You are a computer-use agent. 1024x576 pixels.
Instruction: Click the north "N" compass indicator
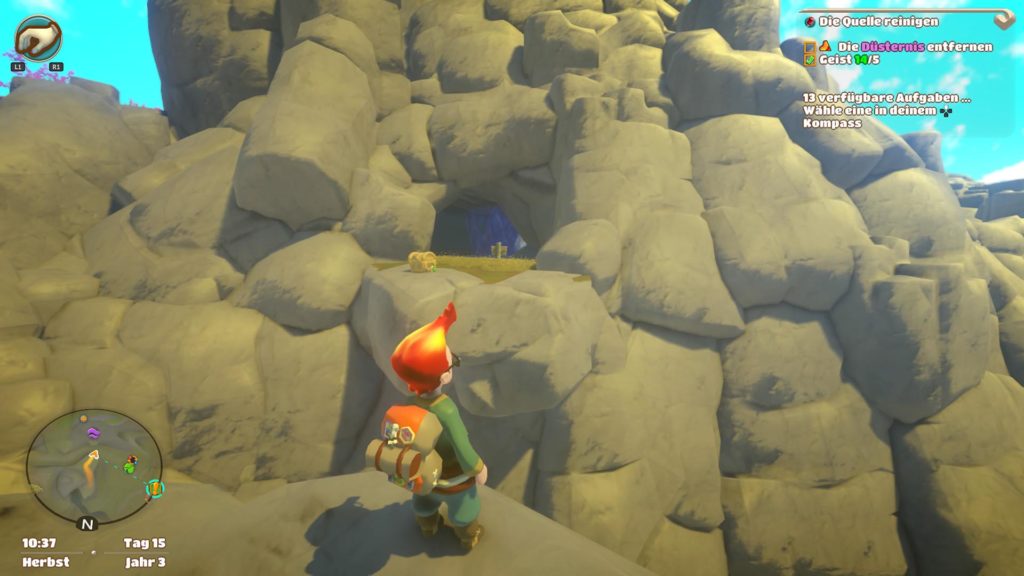click(87, 523)
